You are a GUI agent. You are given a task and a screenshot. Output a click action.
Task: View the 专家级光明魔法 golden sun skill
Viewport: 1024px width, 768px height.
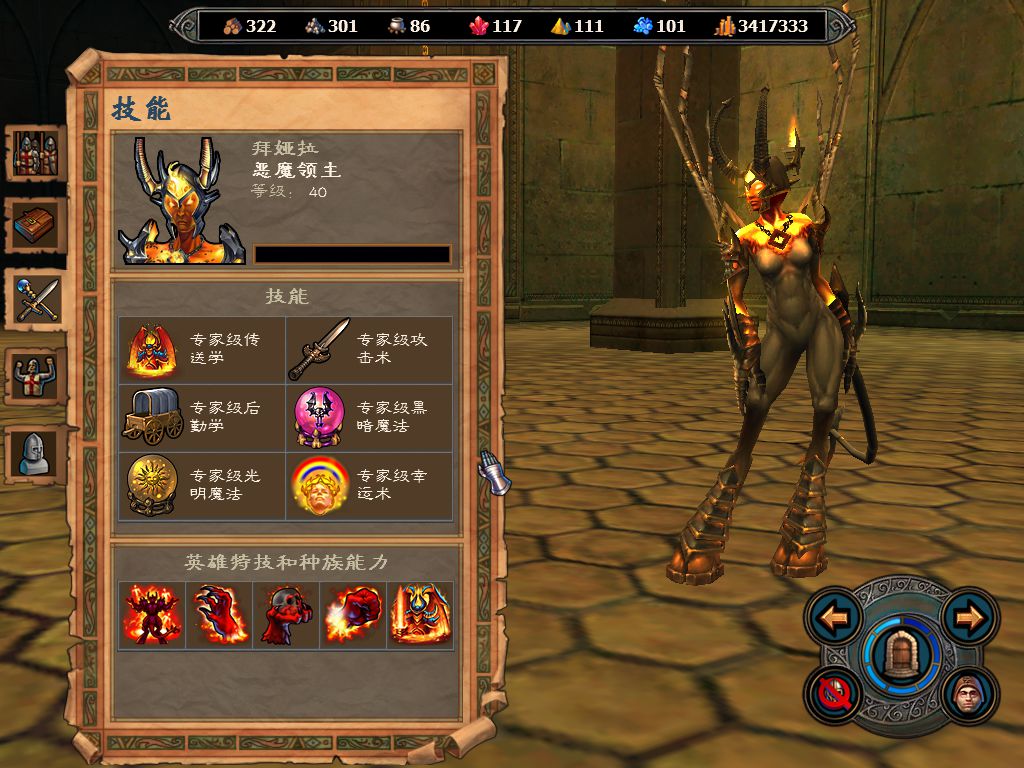152,485
